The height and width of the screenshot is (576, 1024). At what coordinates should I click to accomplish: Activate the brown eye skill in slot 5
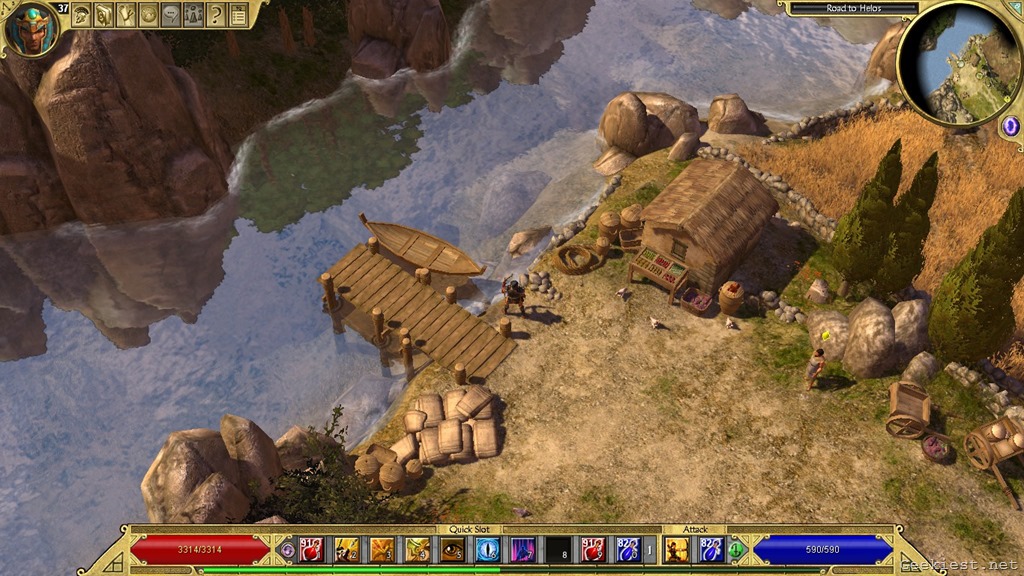coord(452,549)
